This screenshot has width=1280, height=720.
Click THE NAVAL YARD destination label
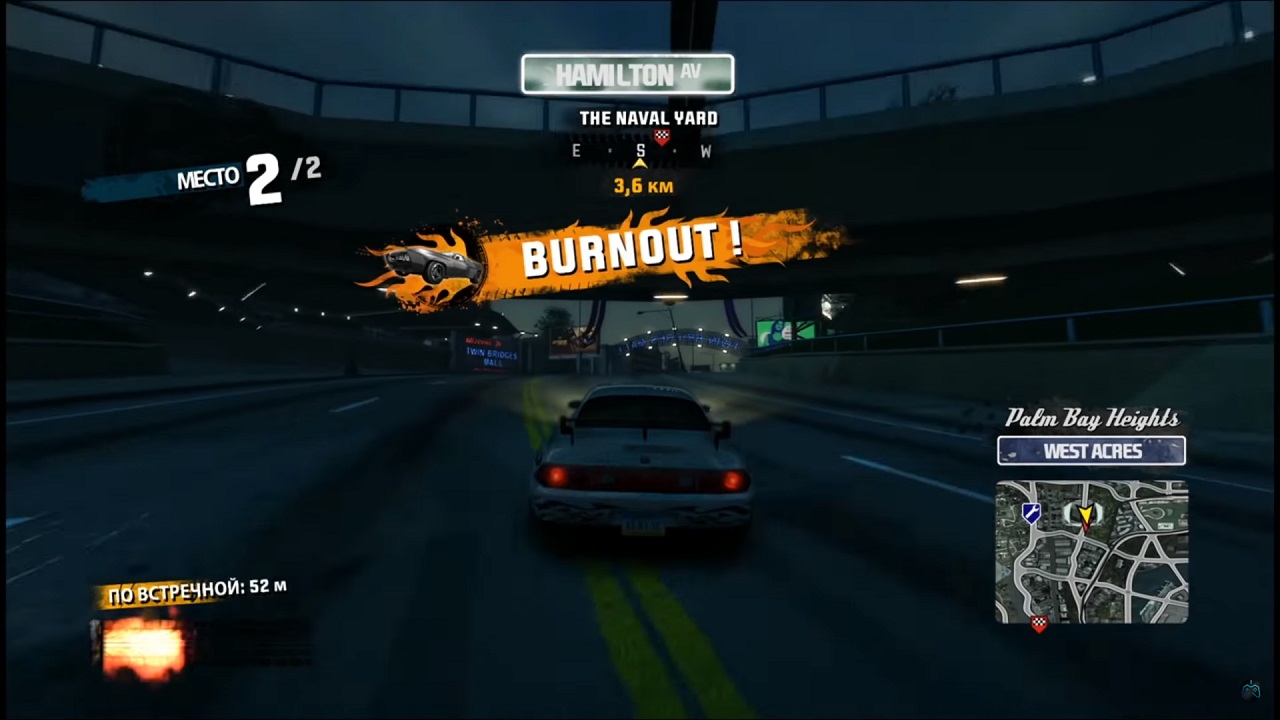[x=649, y=117]
